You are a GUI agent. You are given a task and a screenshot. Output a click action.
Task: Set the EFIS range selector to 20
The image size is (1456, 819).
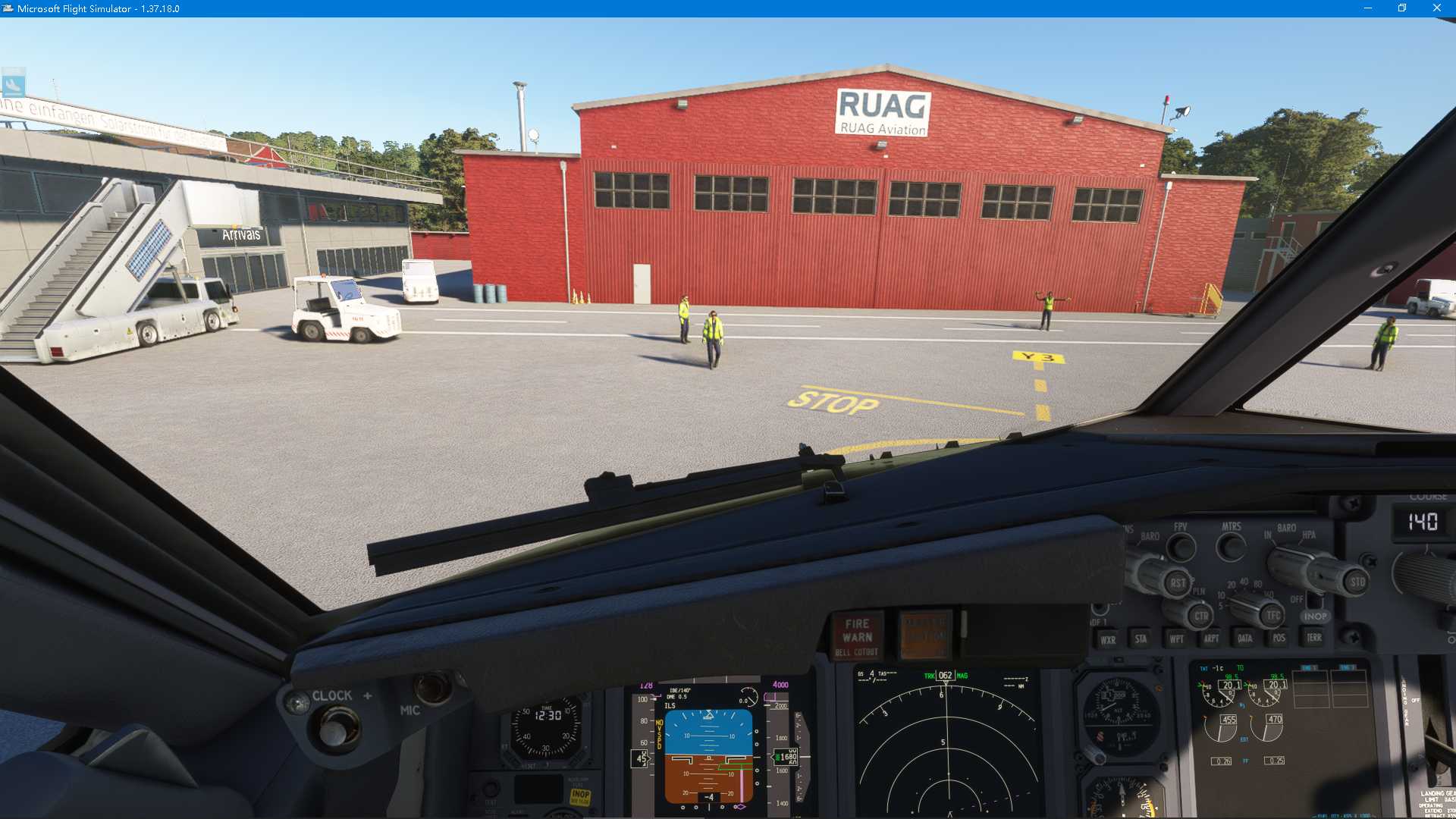[x=1231, y=585]
